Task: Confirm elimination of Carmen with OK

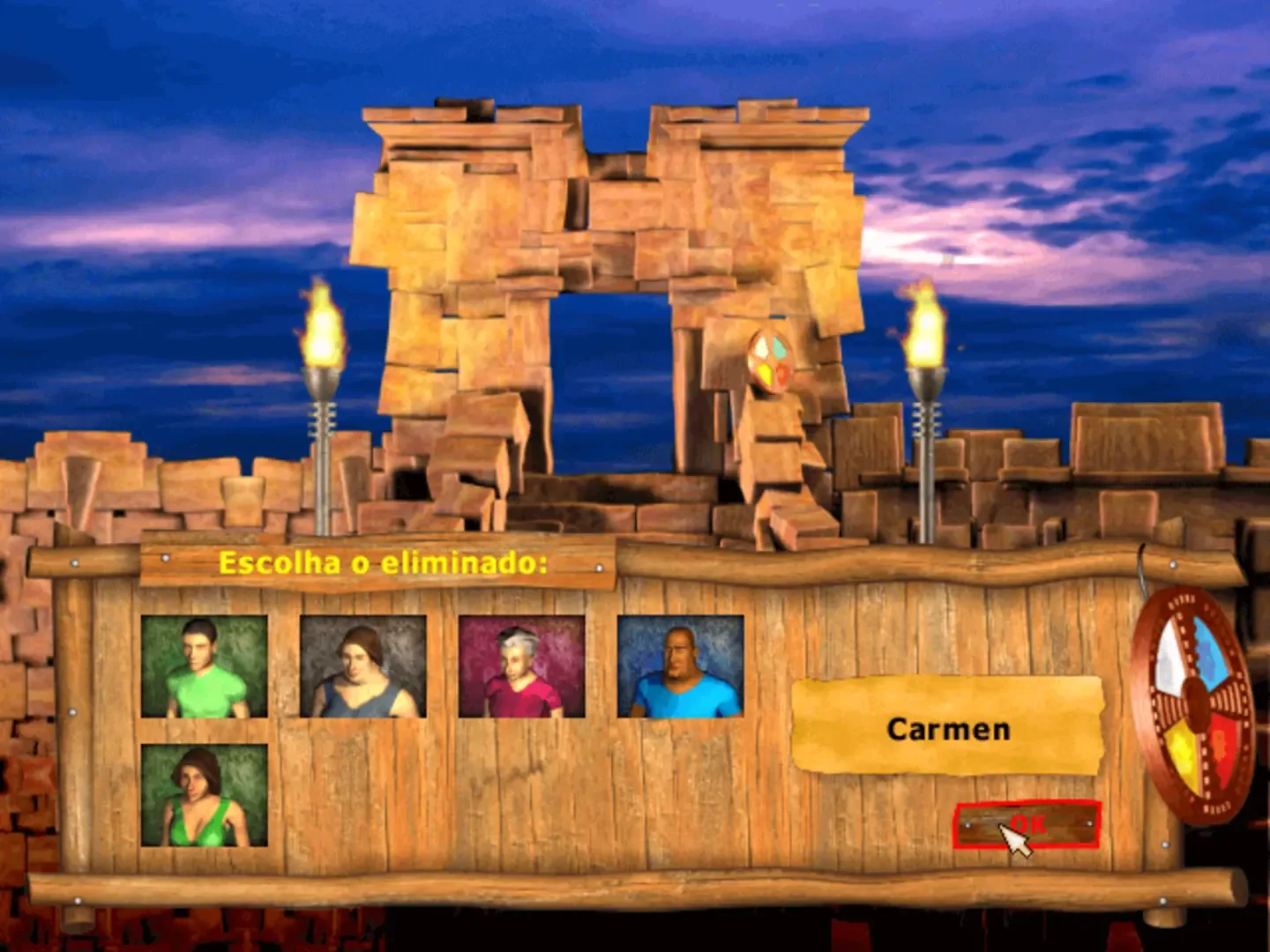Action: point(1027,824)
